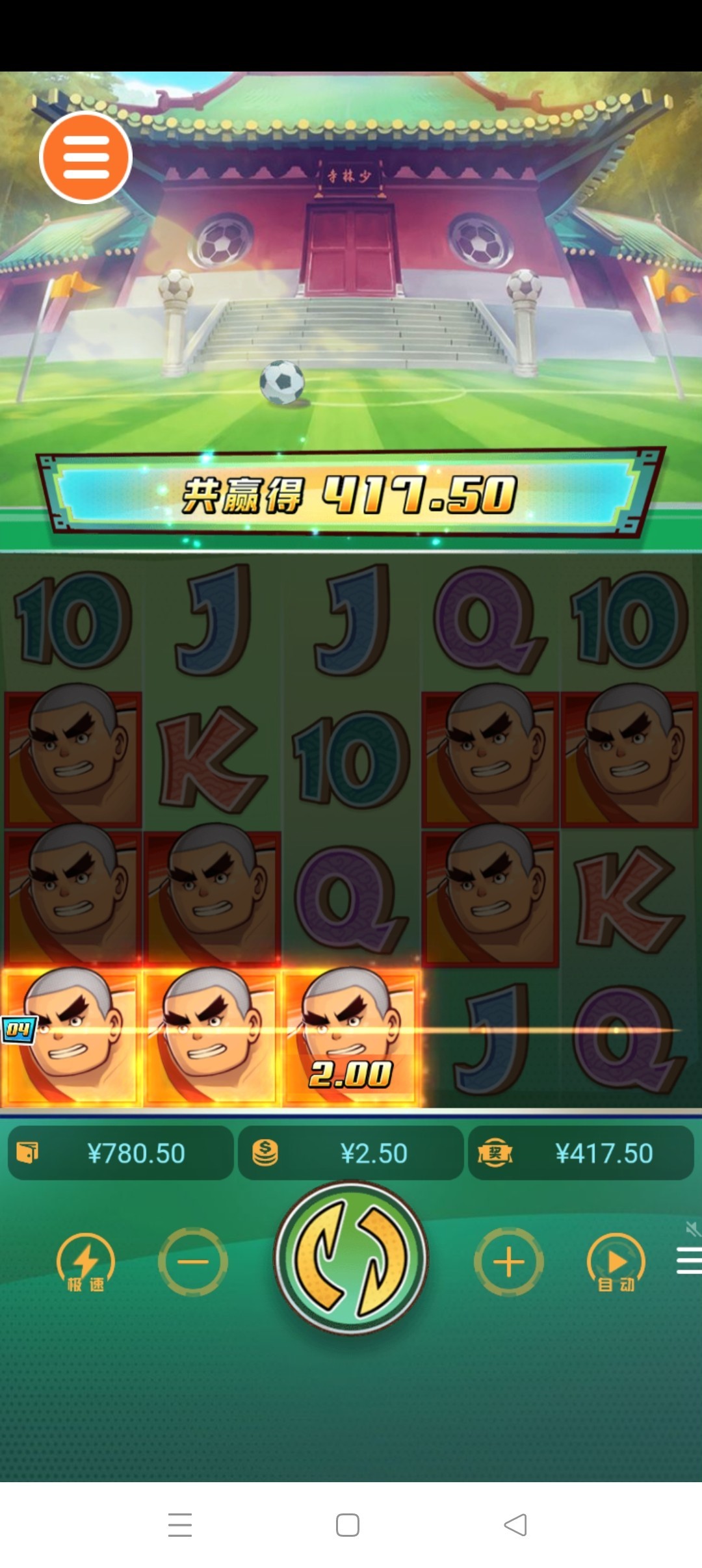Tap Android back navigation button
Image resolution: width=702 pixels, height=1568 pixels.
[x=515, y=1524]
